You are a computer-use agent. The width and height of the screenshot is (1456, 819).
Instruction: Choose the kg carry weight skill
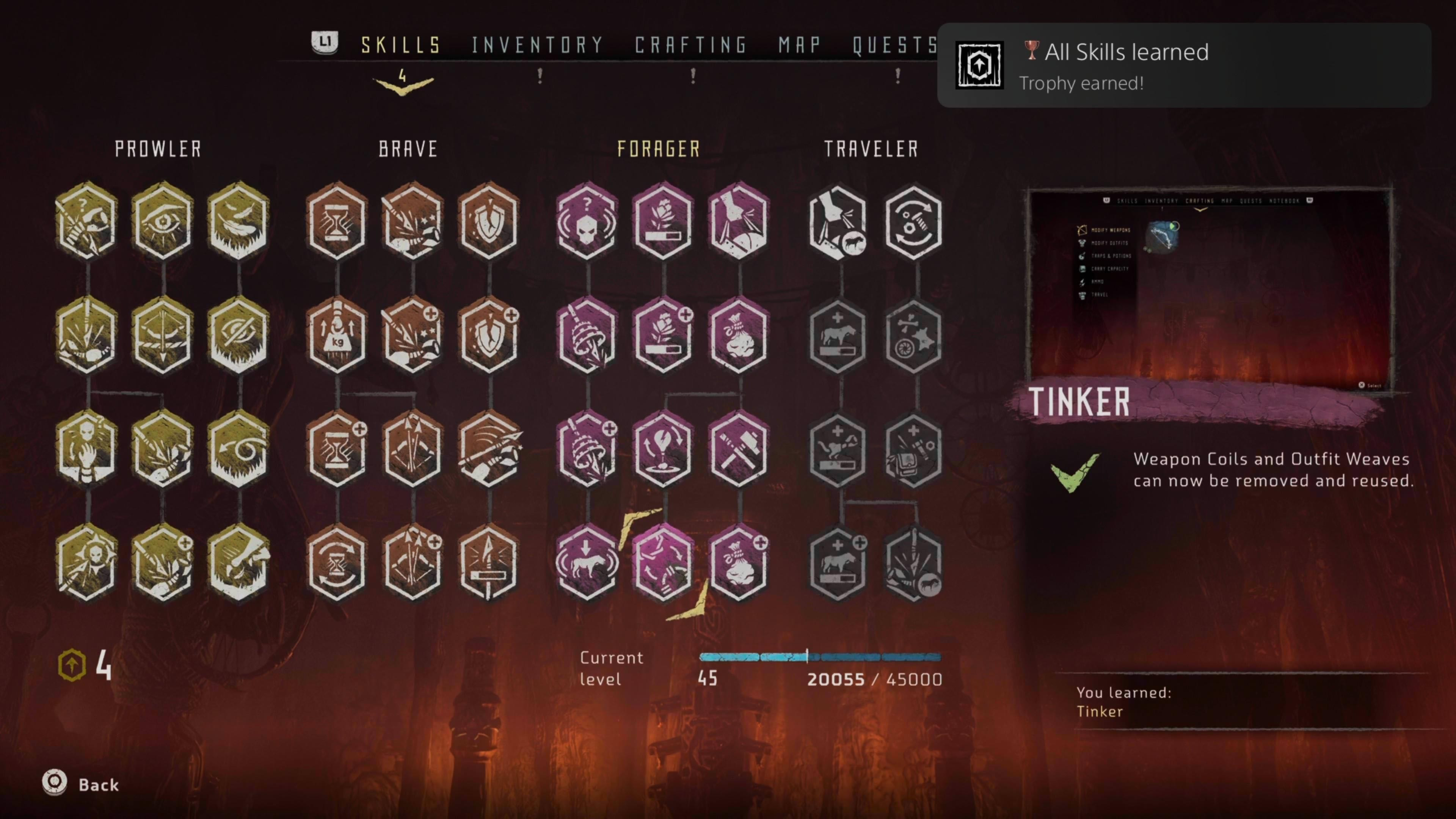(337, 336)
